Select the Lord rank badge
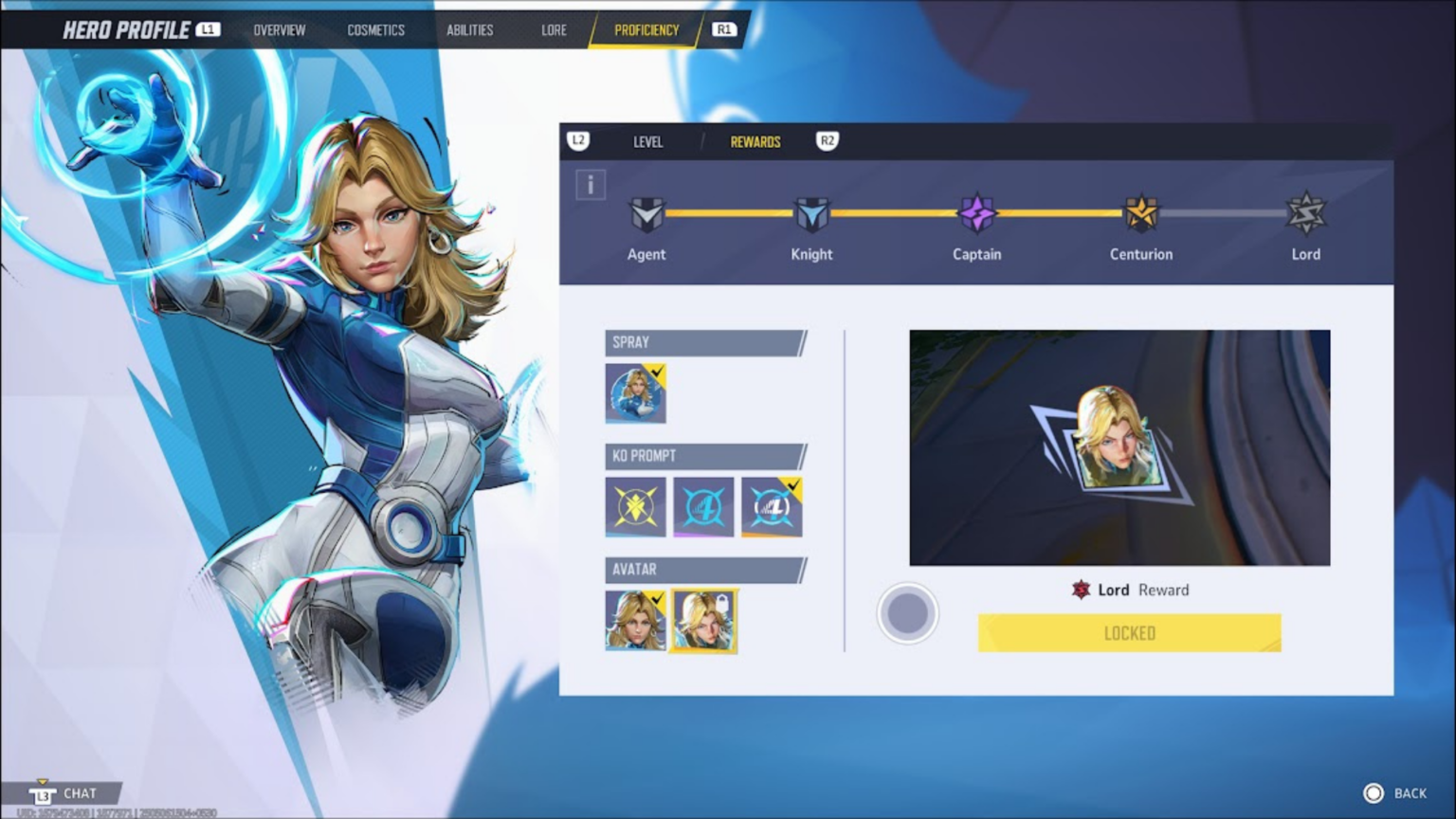1456x819 pixels. 1305,214
